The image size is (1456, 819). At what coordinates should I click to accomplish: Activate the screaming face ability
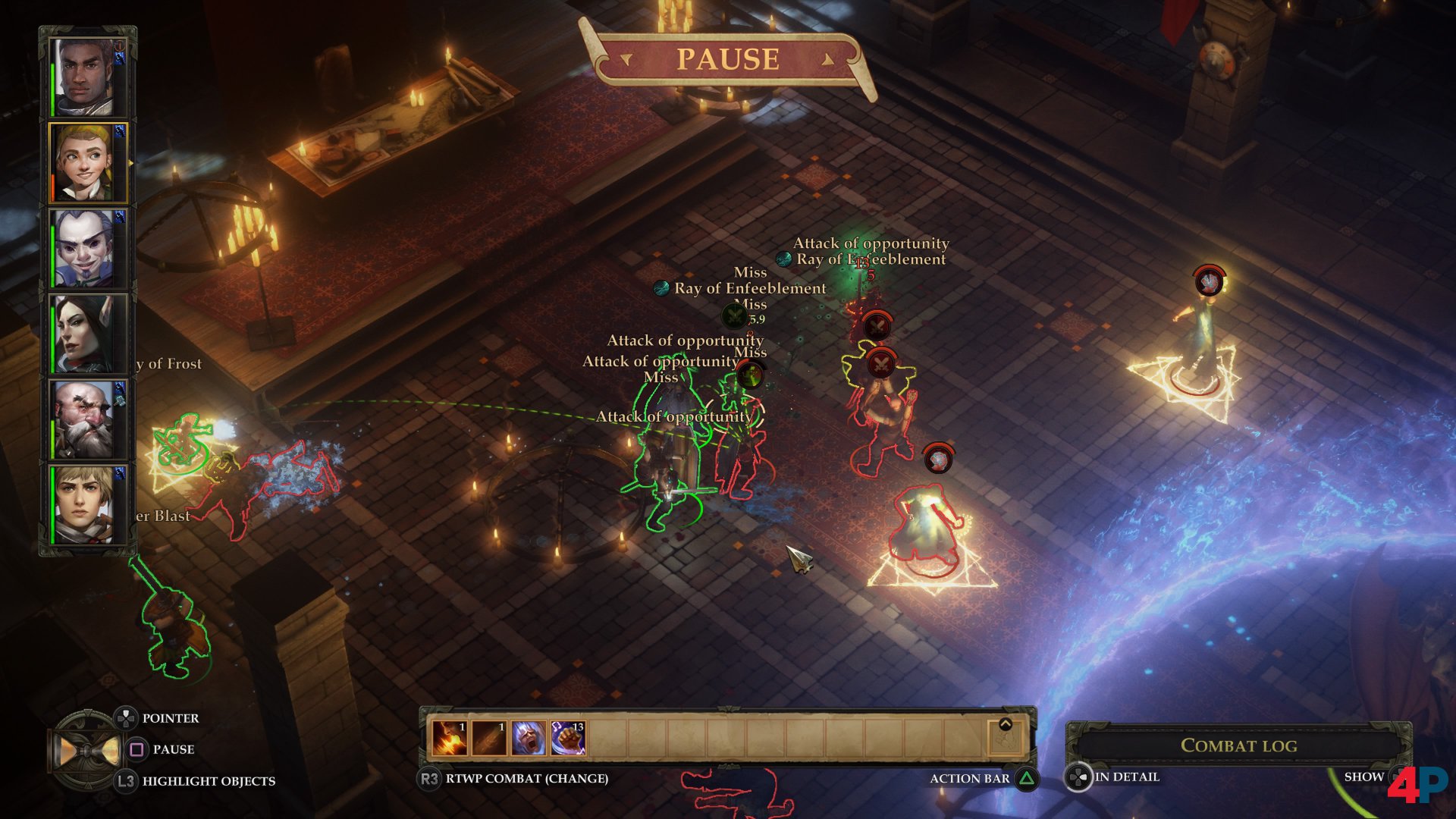529,738
